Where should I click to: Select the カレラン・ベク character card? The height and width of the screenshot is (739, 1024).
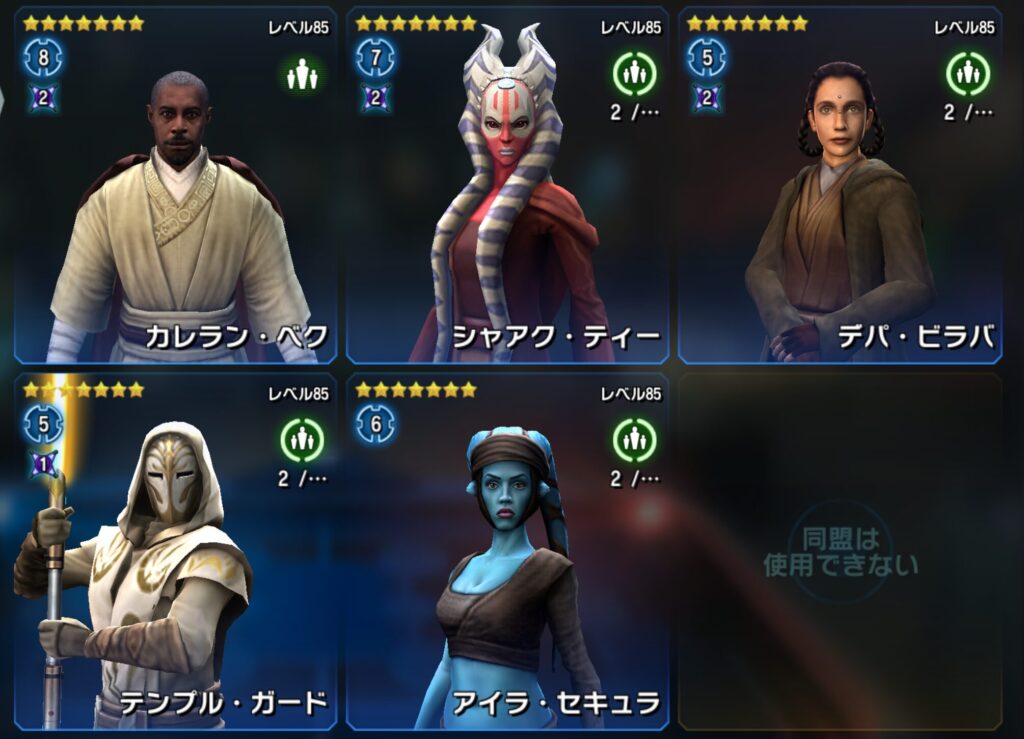point(175,185)
